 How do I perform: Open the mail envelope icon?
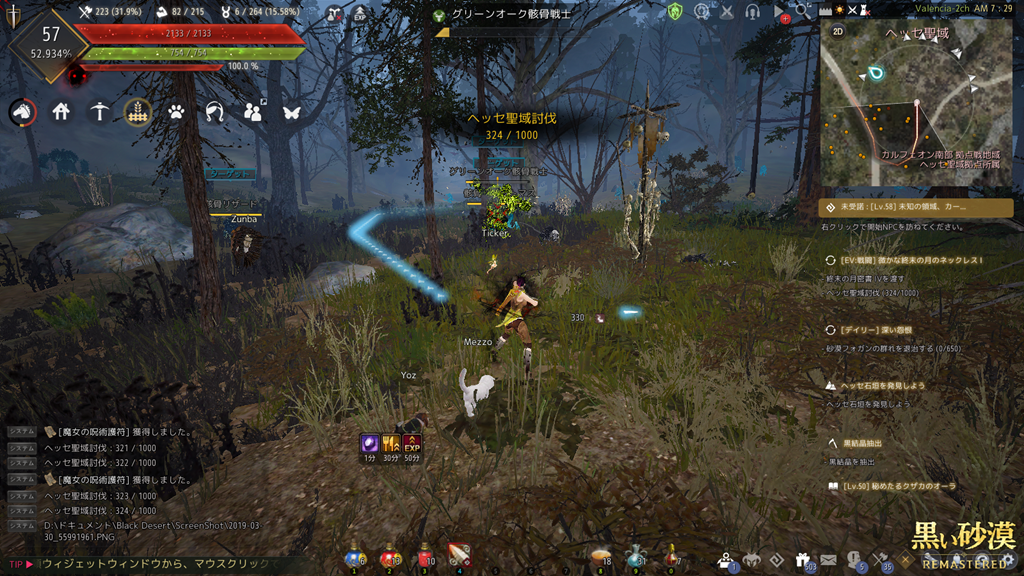point(828,560)
